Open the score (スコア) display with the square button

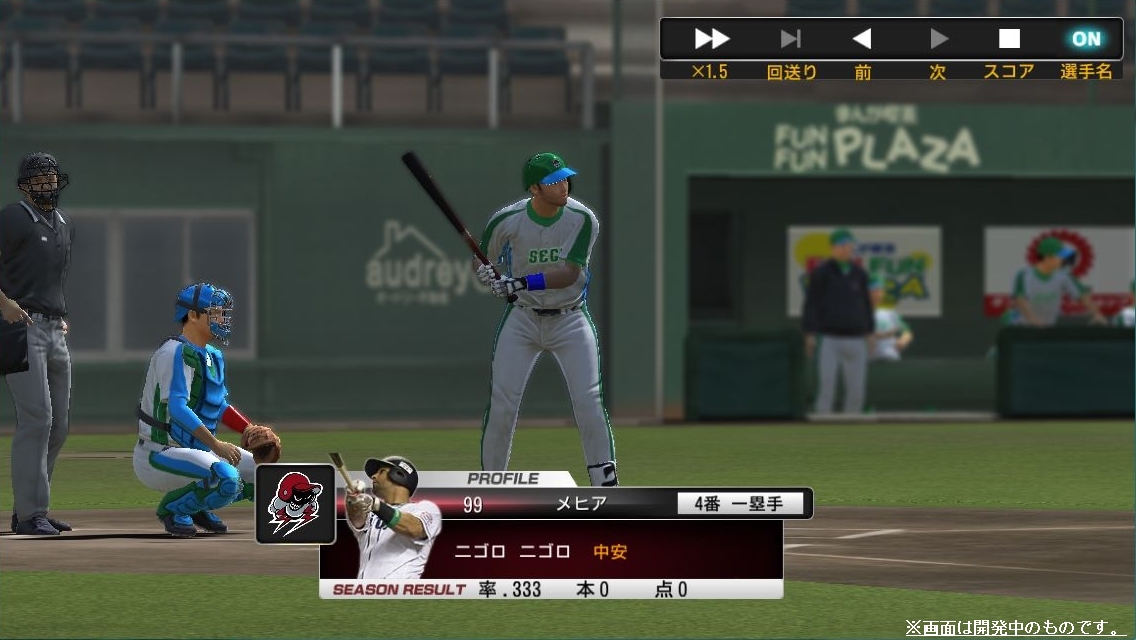pyautogui.click(x=1009, y=39)
